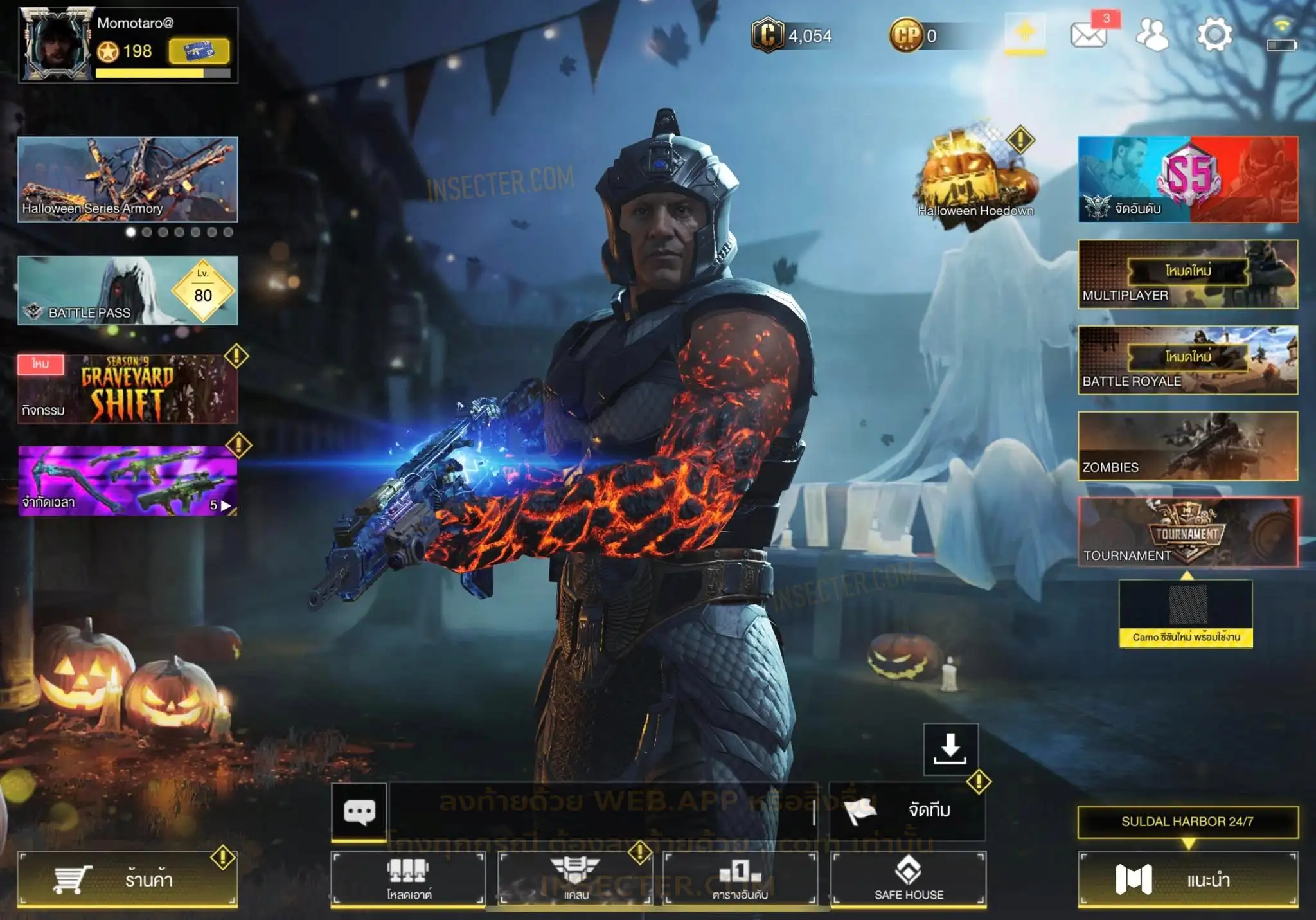Open the chat speech bubble button

tap(359, 811)
